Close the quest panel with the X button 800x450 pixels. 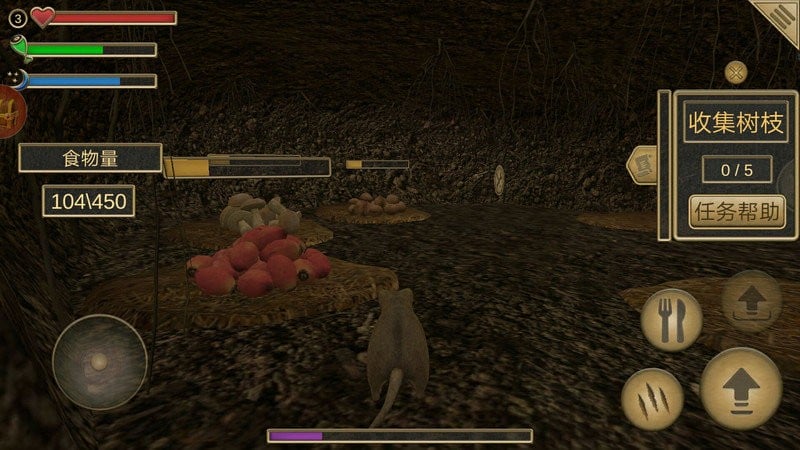point(736,72)
